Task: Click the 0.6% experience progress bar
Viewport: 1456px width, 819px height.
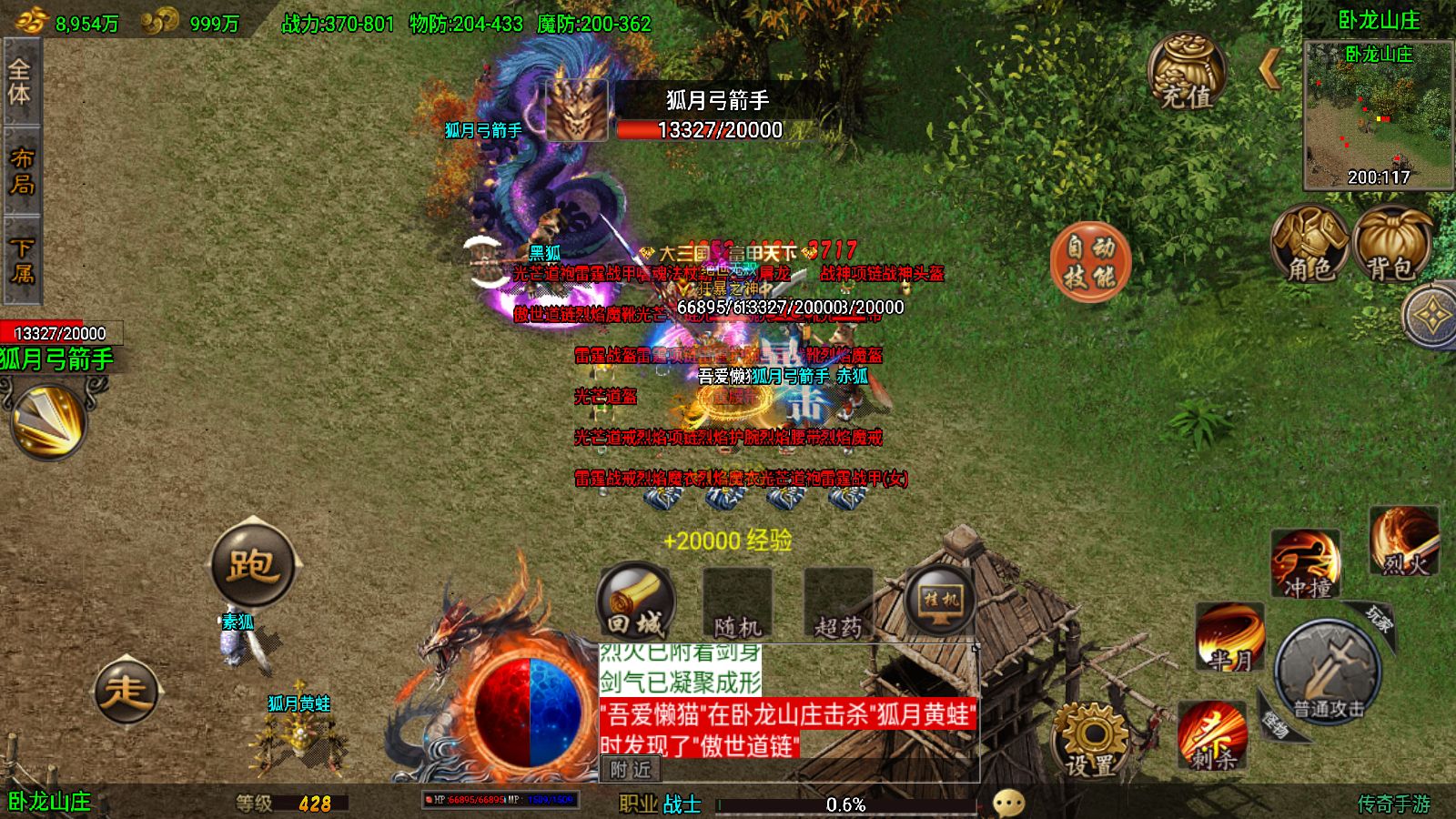Action: click(846, 803)
